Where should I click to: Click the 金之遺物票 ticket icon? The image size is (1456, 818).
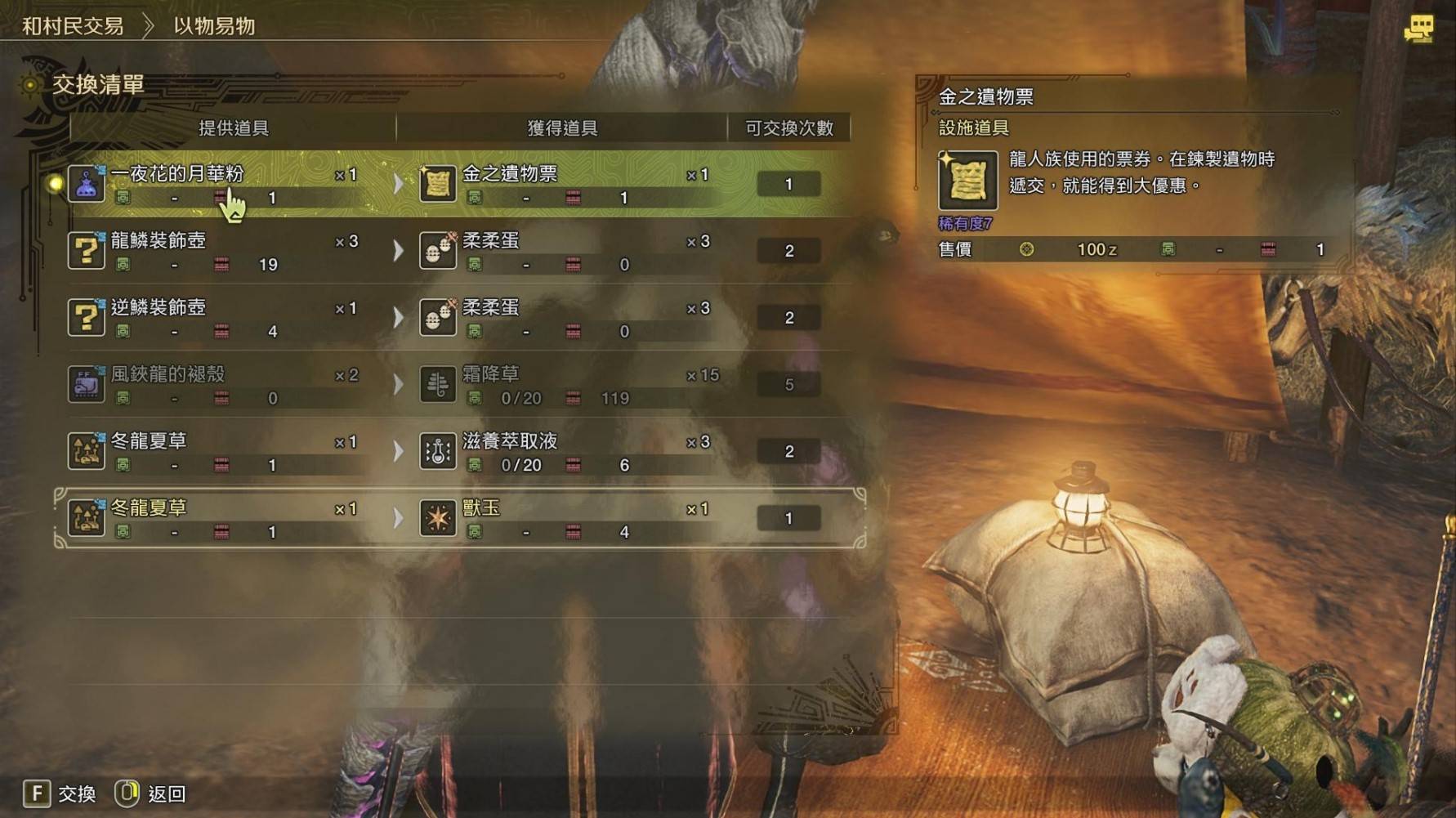click(x=437, y=183)
